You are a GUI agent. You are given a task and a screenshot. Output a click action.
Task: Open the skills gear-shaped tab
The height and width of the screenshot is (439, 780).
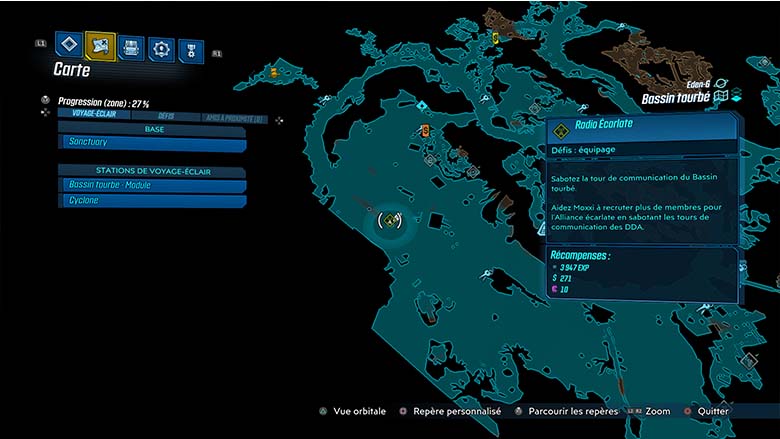[160, 48]
